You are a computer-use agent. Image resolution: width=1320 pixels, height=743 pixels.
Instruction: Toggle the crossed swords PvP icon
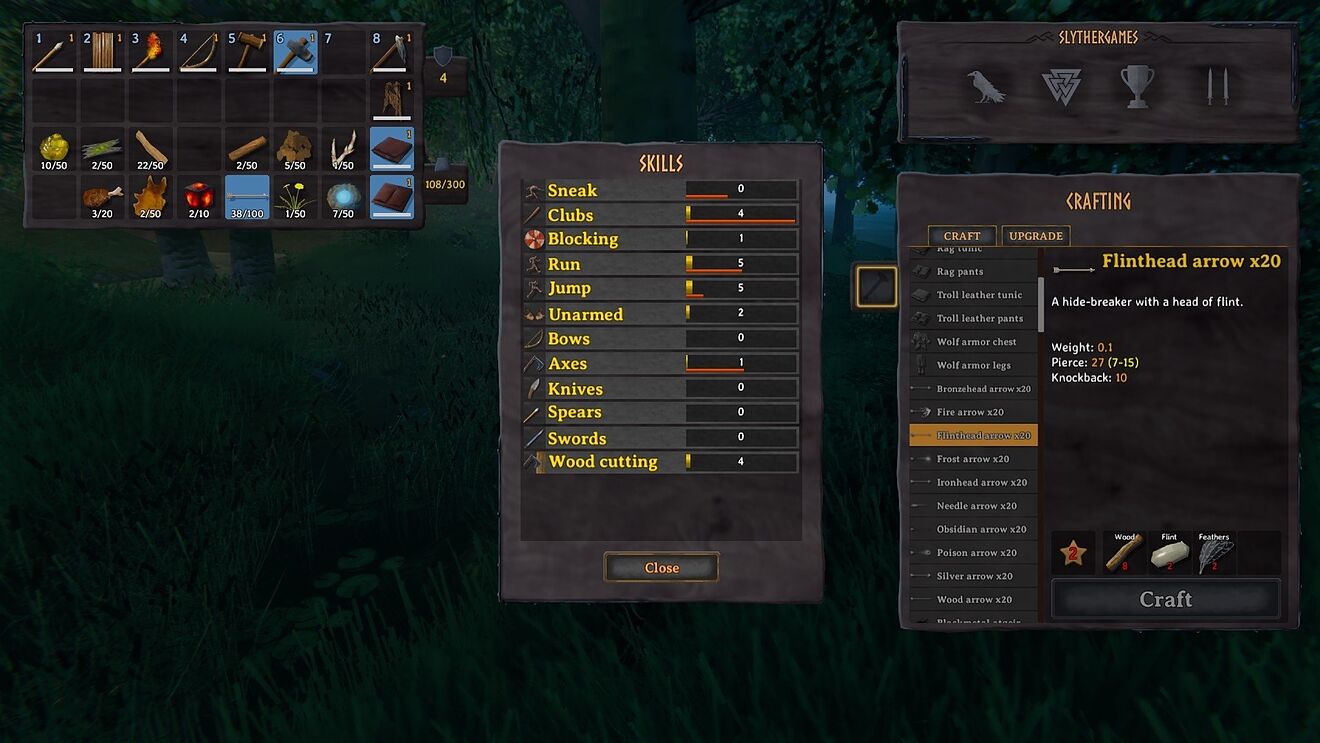pyautogui.click(x=1216, y=87)
